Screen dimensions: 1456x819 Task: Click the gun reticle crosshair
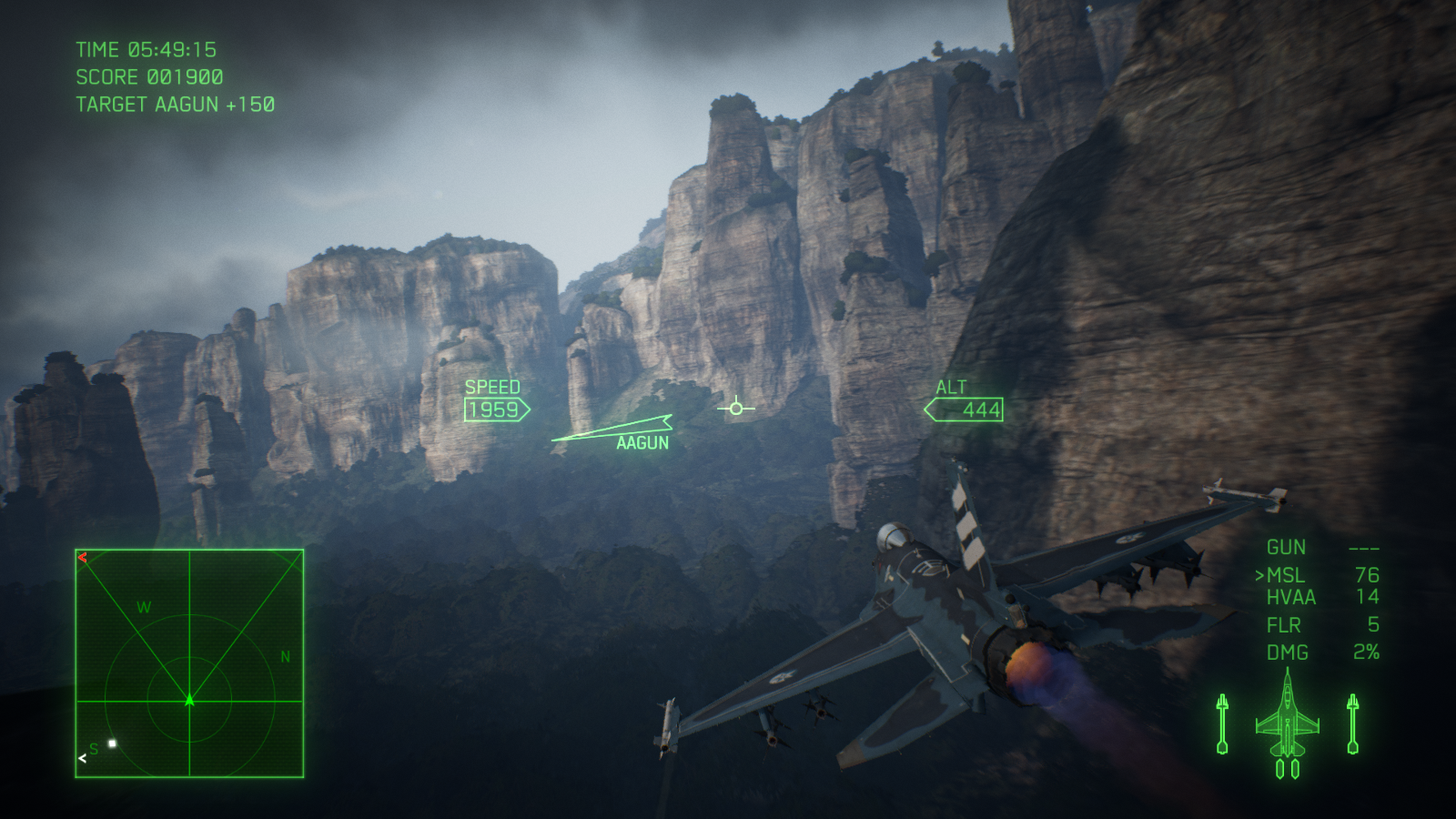736,408
